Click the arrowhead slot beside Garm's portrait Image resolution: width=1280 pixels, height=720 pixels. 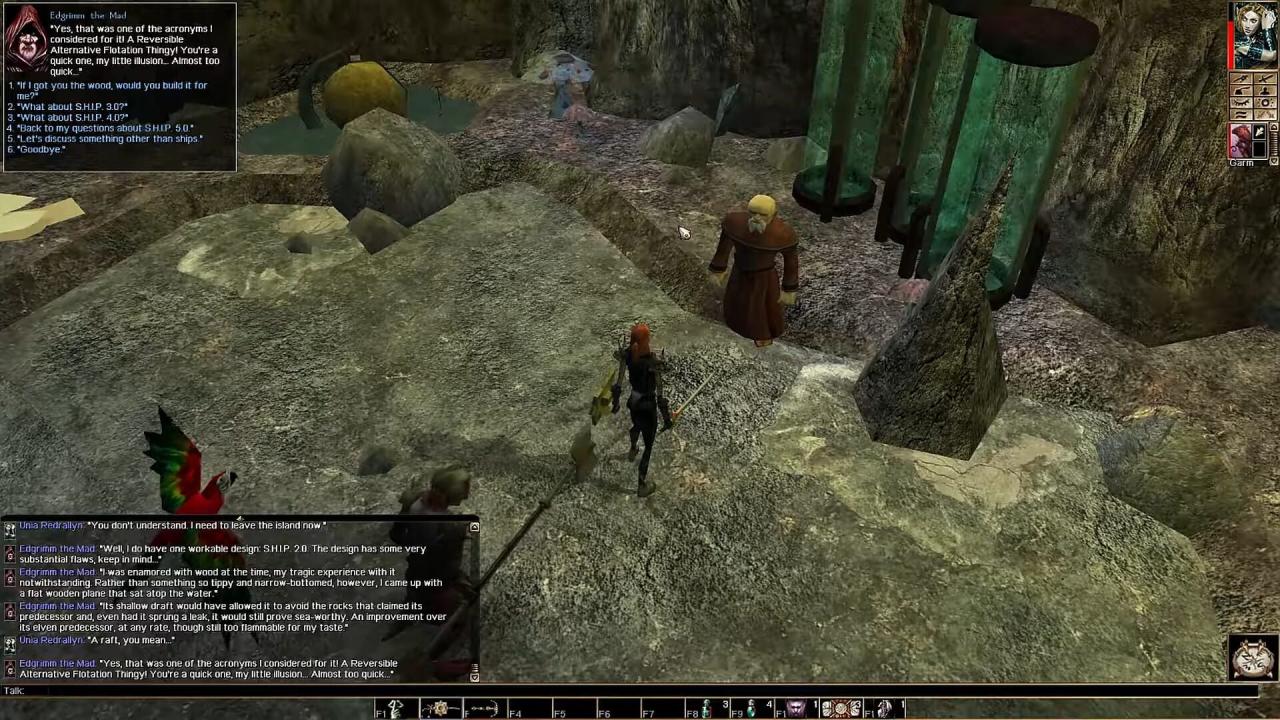[1260, 133]
